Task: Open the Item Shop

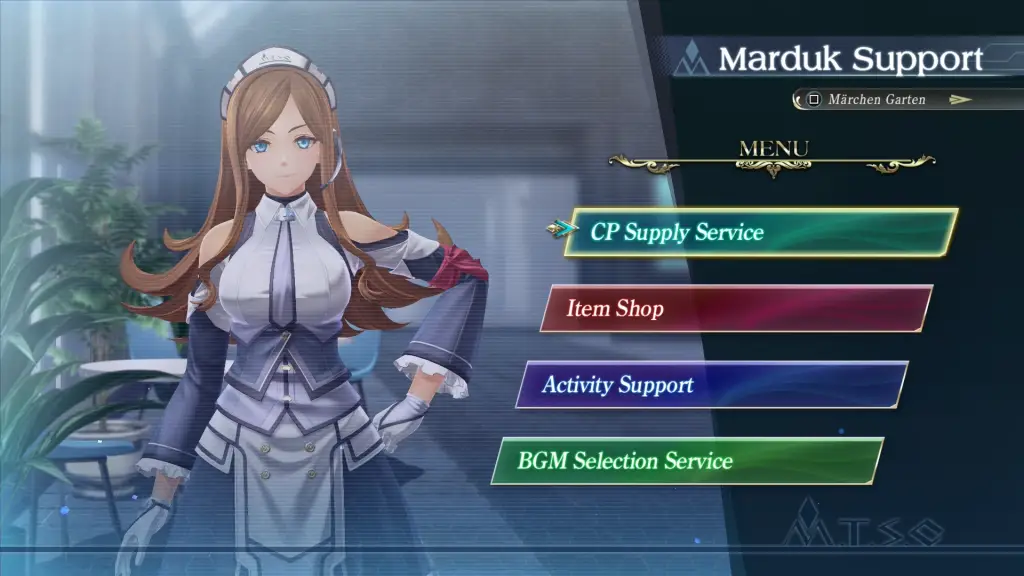Action: point(736,308)
